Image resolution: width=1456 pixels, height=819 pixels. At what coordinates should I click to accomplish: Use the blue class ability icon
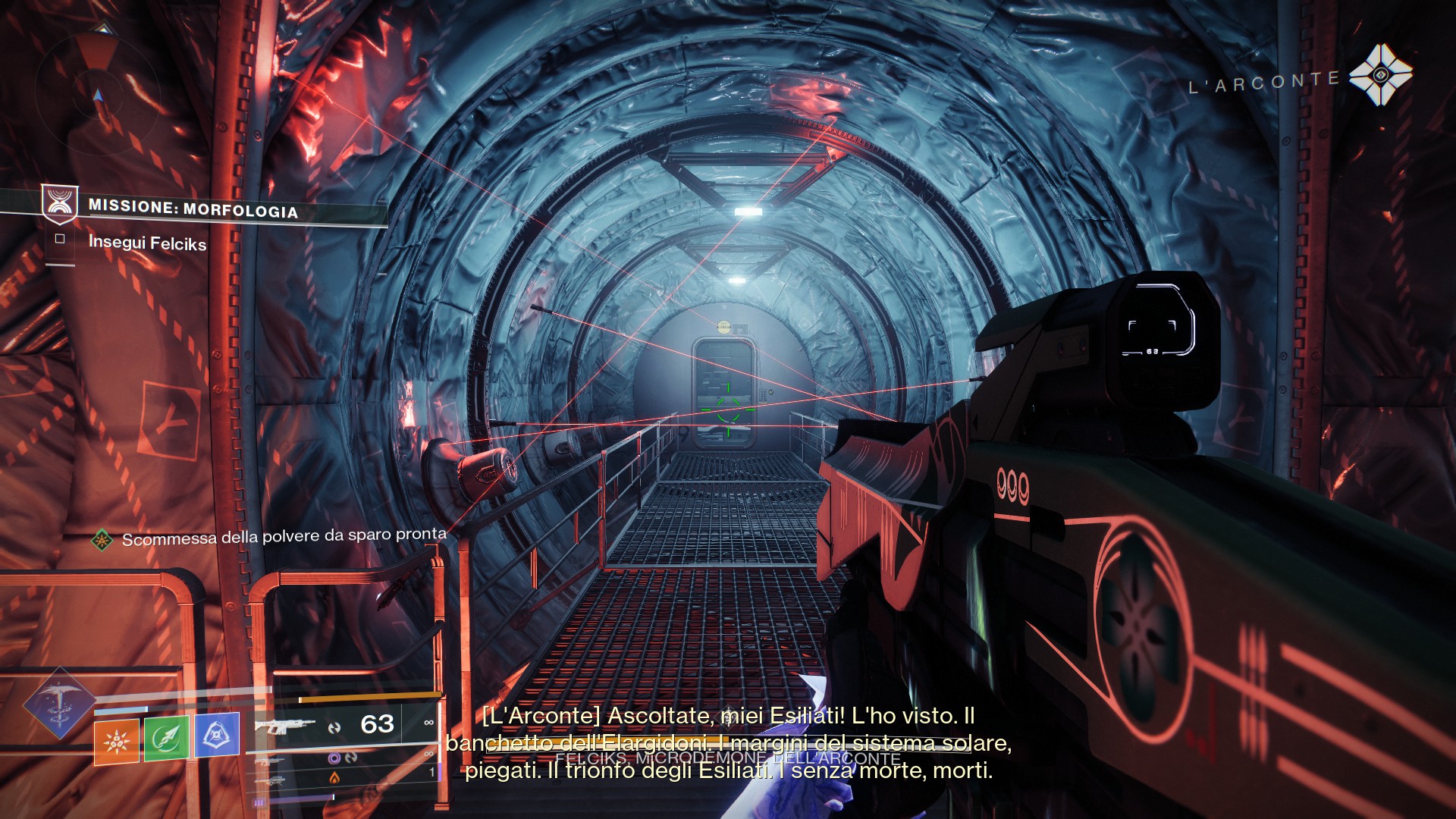click(217, 734)
